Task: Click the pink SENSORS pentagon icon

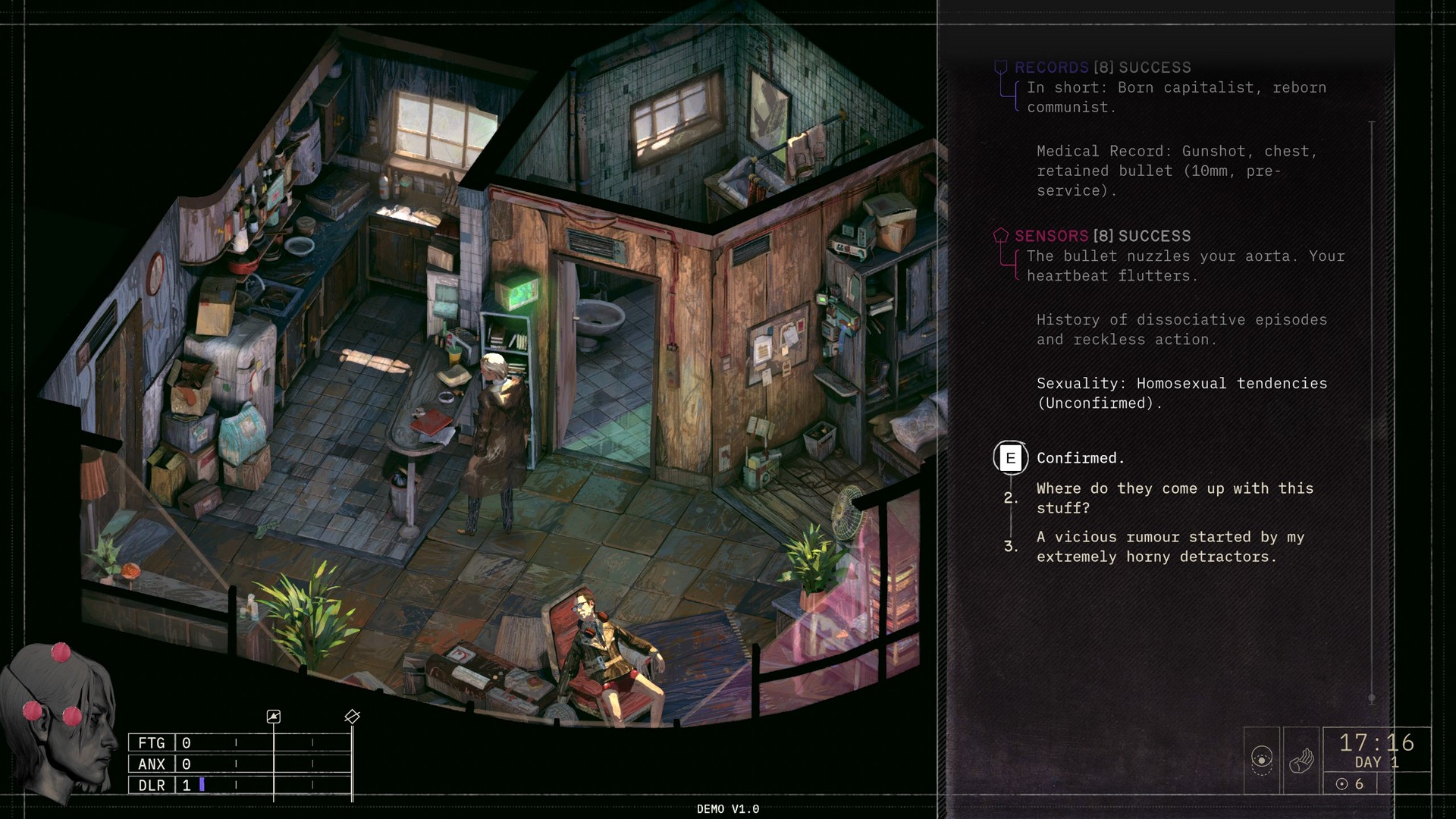Action: pyautogui.click(x=1000, y=236)
